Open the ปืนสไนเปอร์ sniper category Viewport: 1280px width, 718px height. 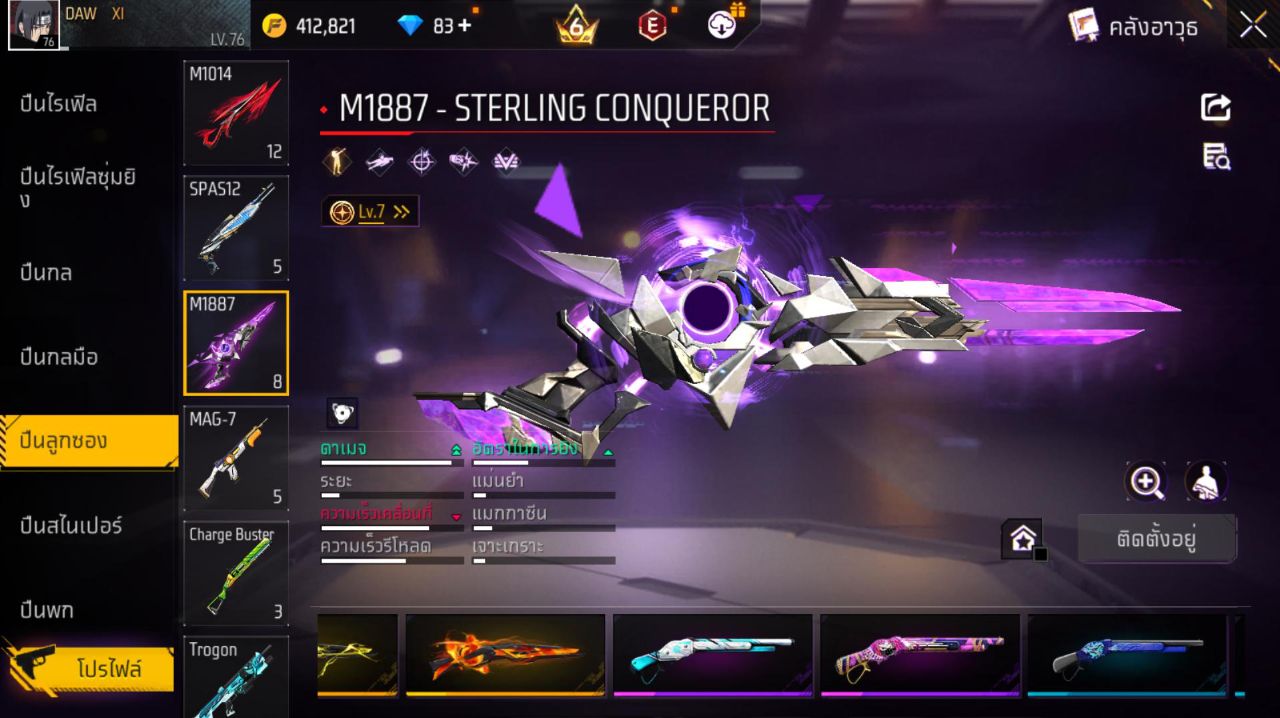[x=71, y=525]
